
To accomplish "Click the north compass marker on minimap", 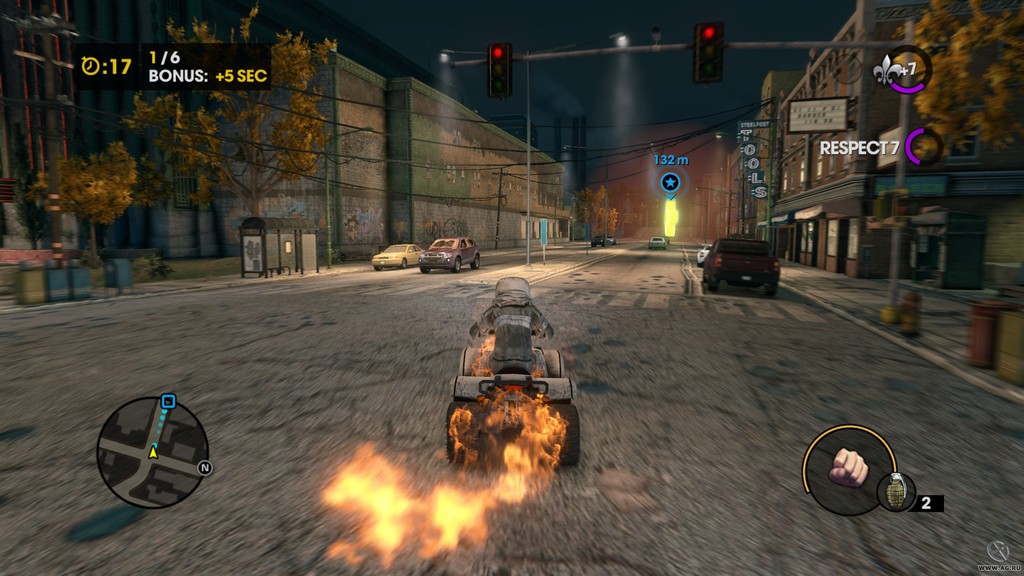I will (204, 467).
